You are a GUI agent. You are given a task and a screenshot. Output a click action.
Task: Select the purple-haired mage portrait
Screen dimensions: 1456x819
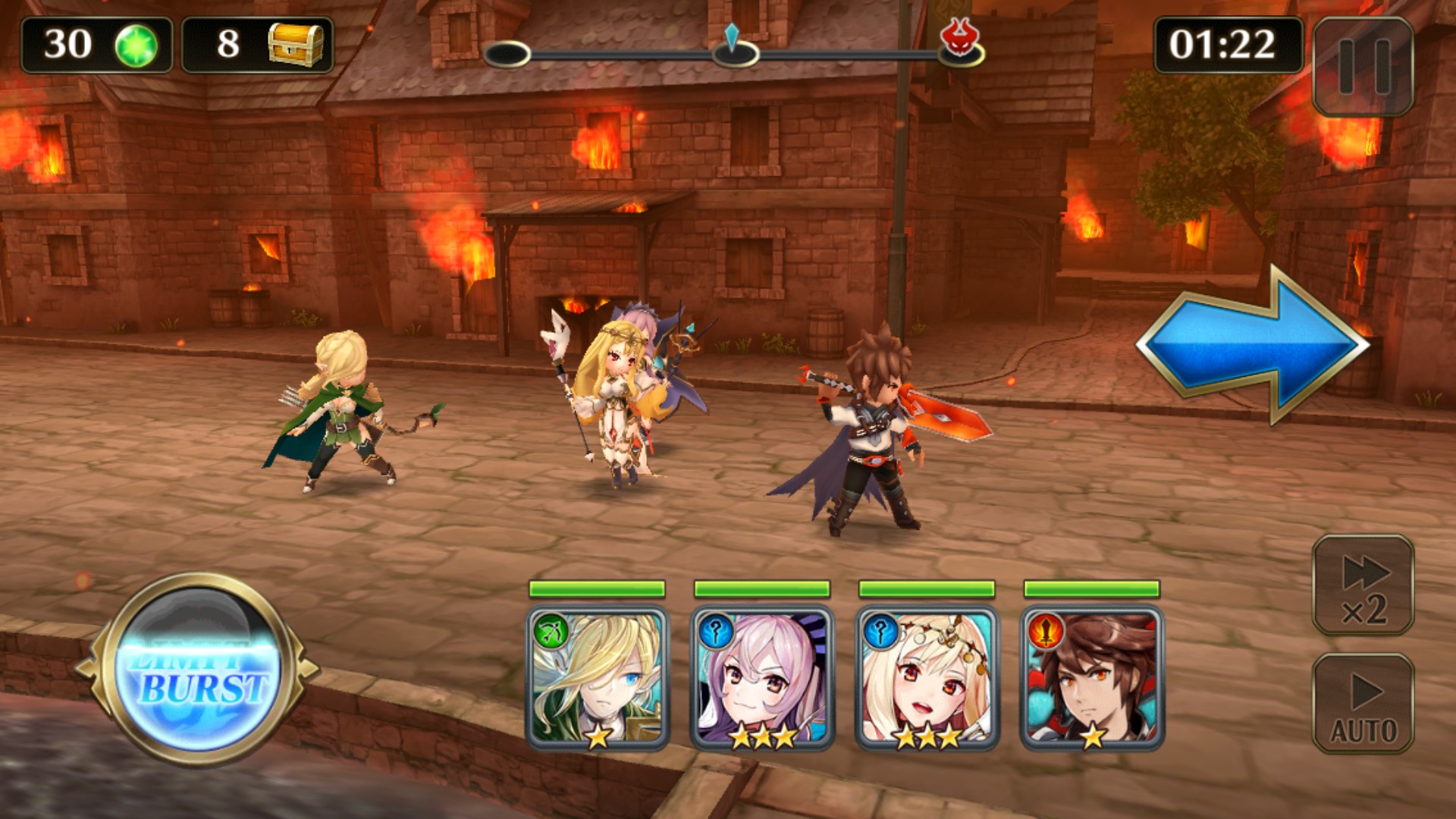tap(762, 679)
